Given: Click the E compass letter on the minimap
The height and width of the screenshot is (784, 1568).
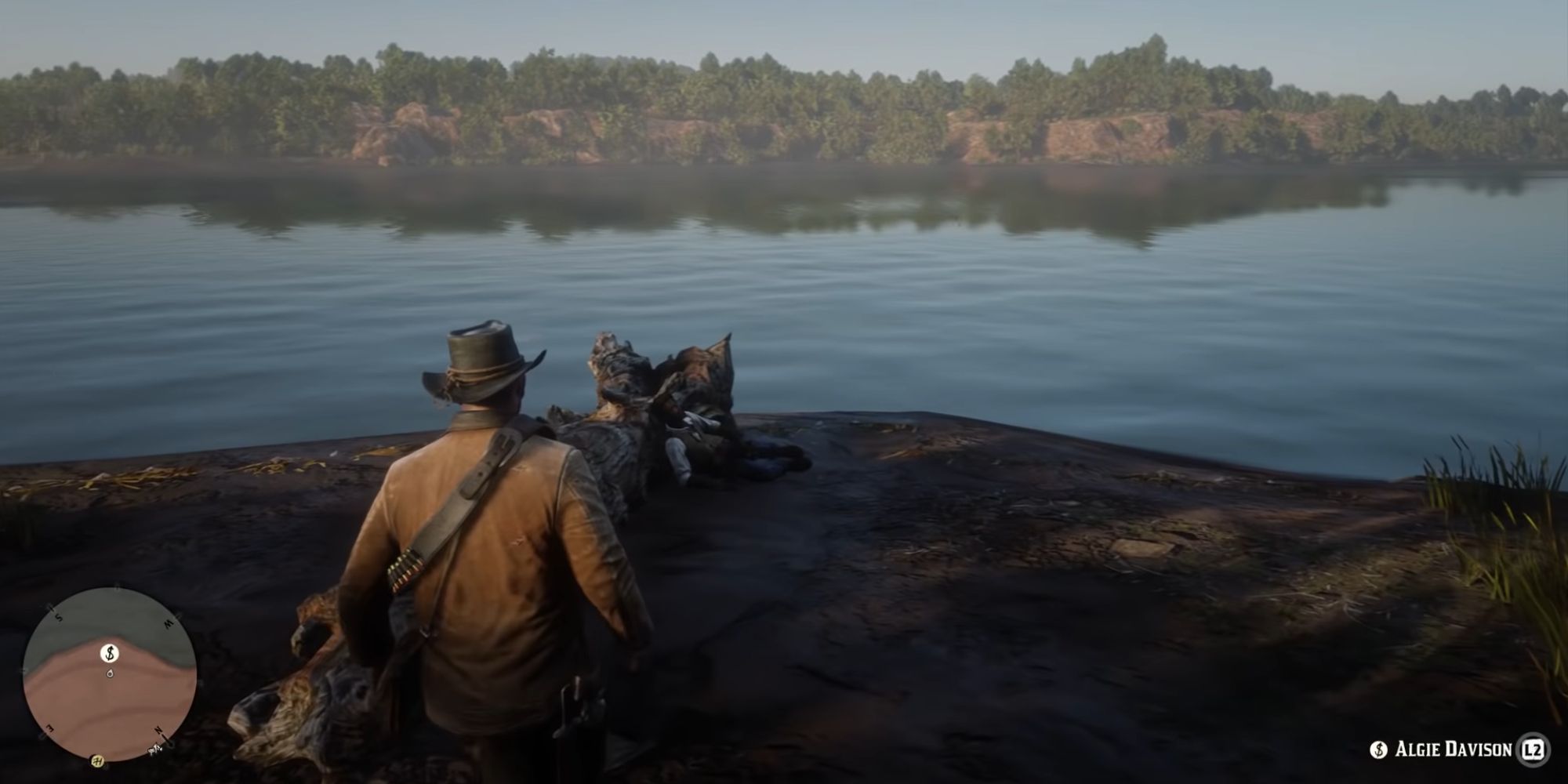Looking at the screenshot, I should coord(50,728).
